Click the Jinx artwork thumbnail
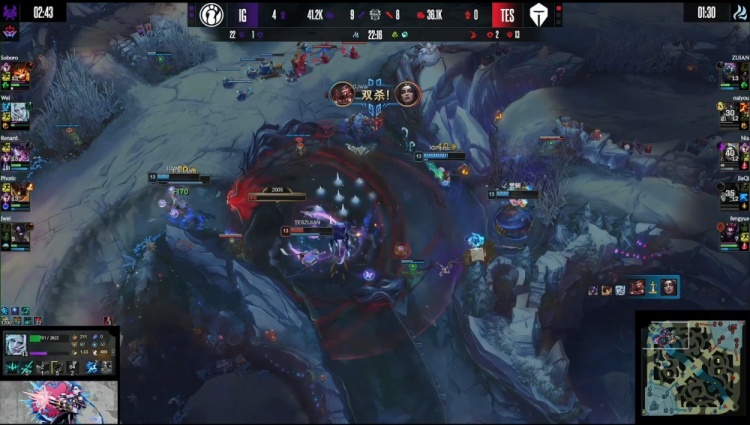The width and height of the screenshot is (750, 425). 58,402
